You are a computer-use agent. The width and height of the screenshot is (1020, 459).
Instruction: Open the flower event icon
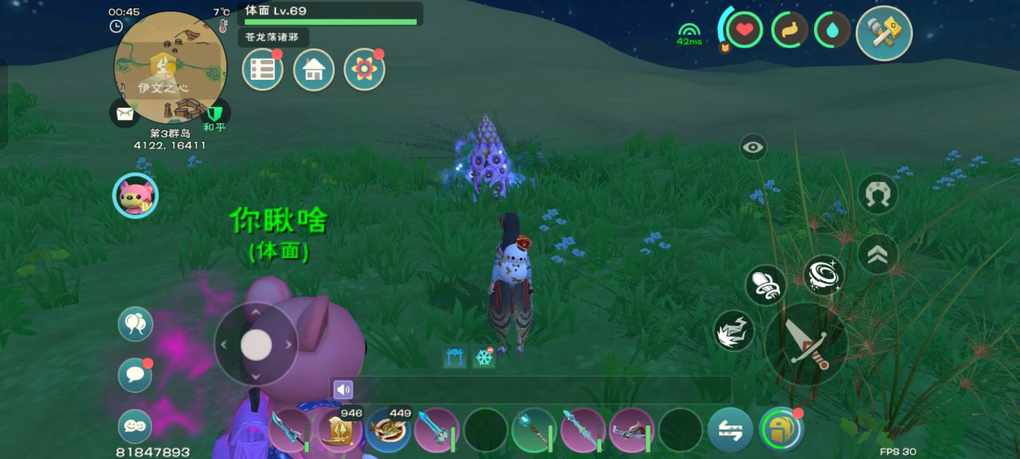coord(364,70)
